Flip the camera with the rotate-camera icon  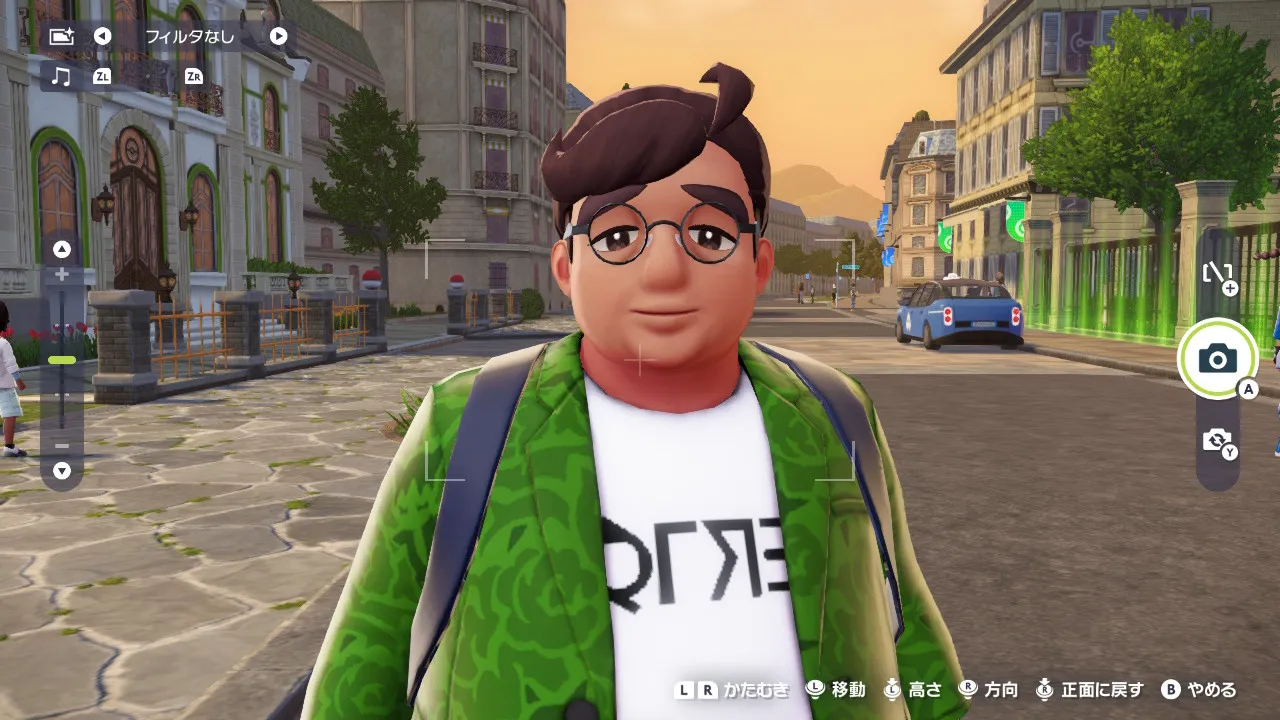1217,440
